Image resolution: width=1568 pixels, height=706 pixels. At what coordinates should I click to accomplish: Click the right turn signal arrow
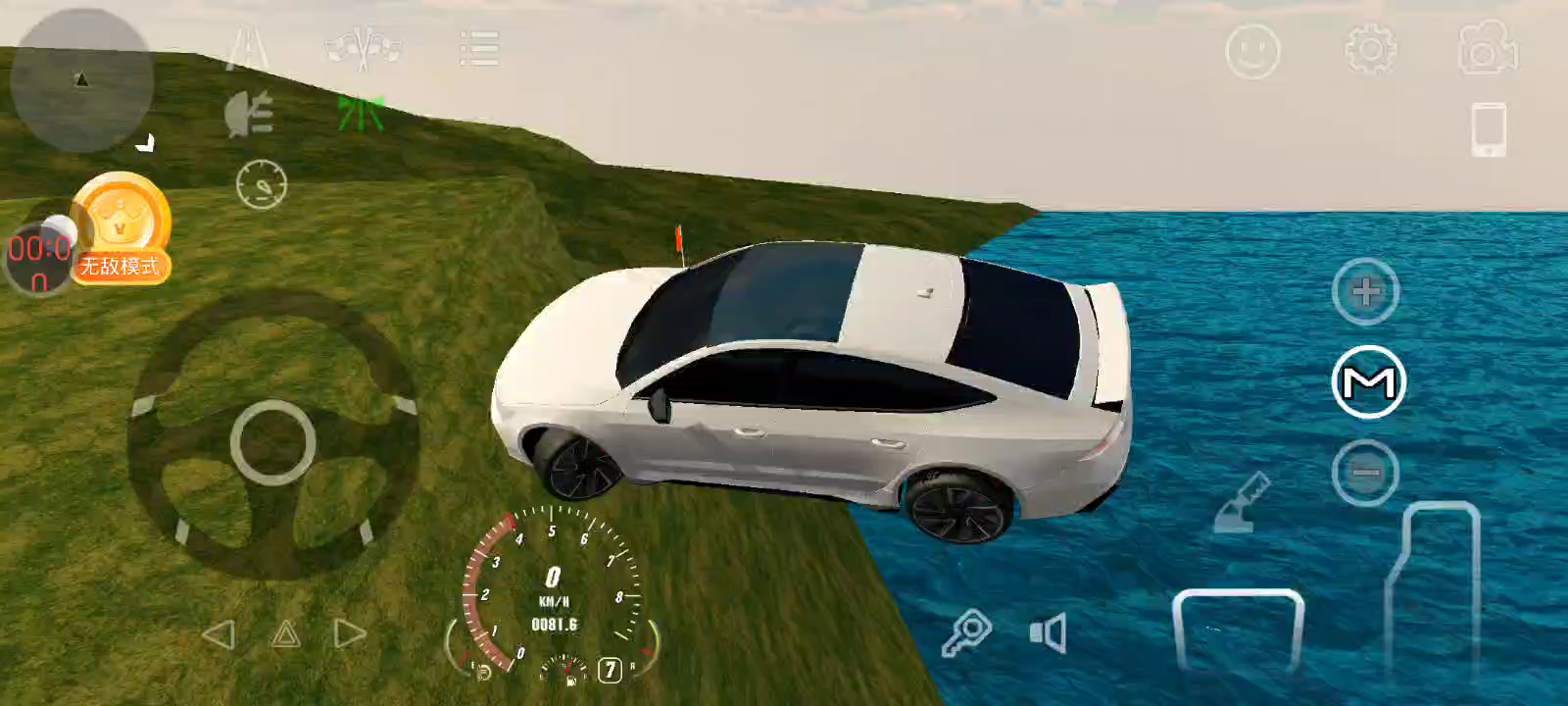(x=350, y=633)
